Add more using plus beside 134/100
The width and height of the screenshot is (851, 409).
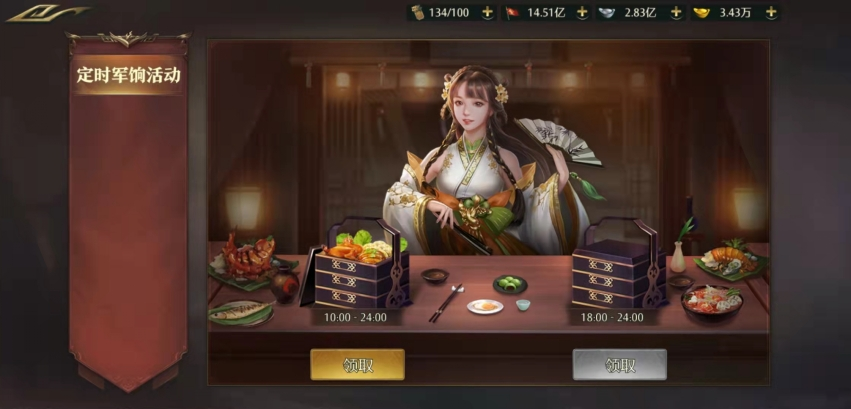point(487,12)
